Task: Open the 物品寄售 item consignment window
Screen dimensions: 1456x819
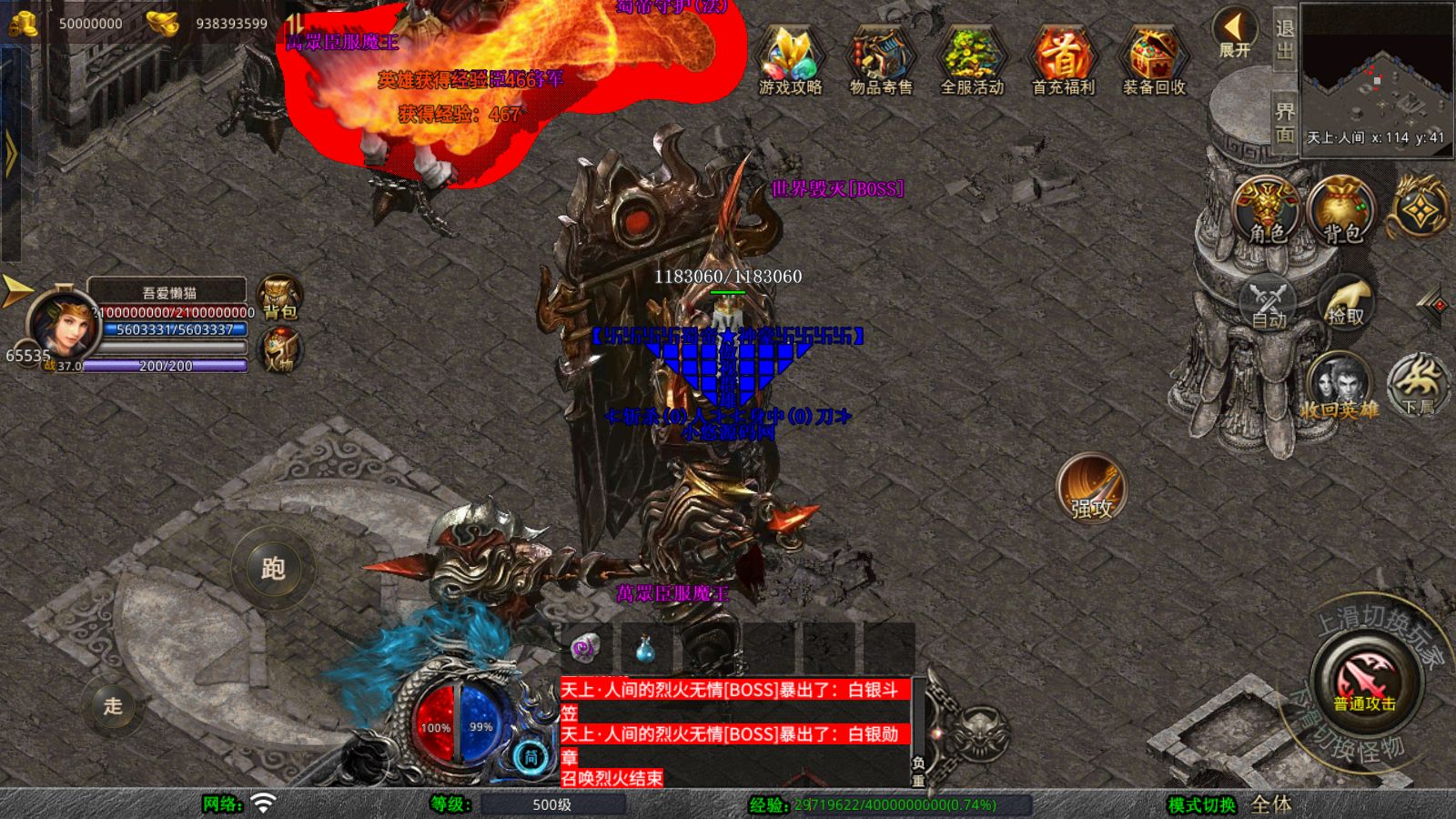Action: (x=879, y=62)
